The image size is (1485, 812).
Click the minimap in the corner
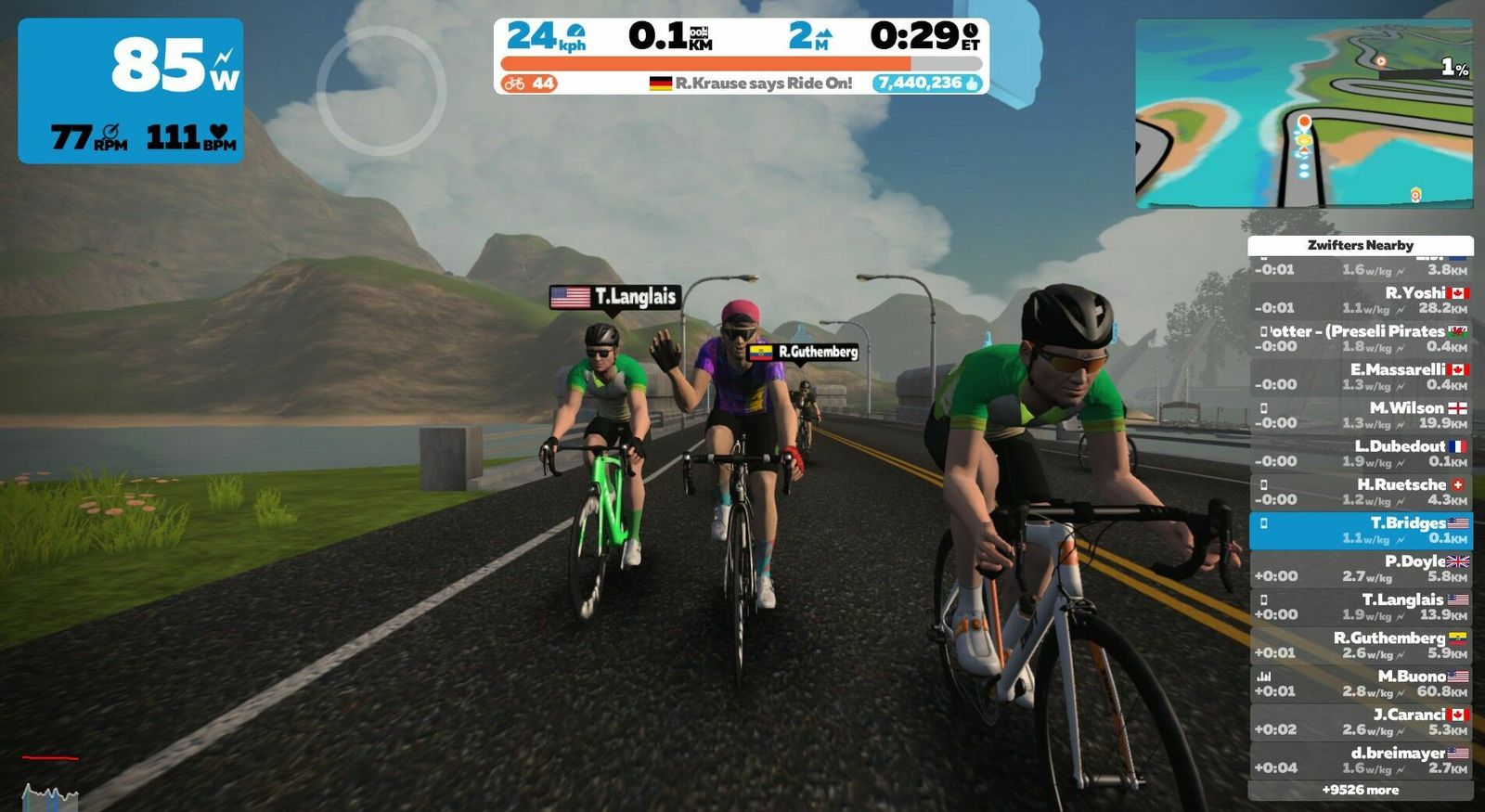(x=1304, y=113)
